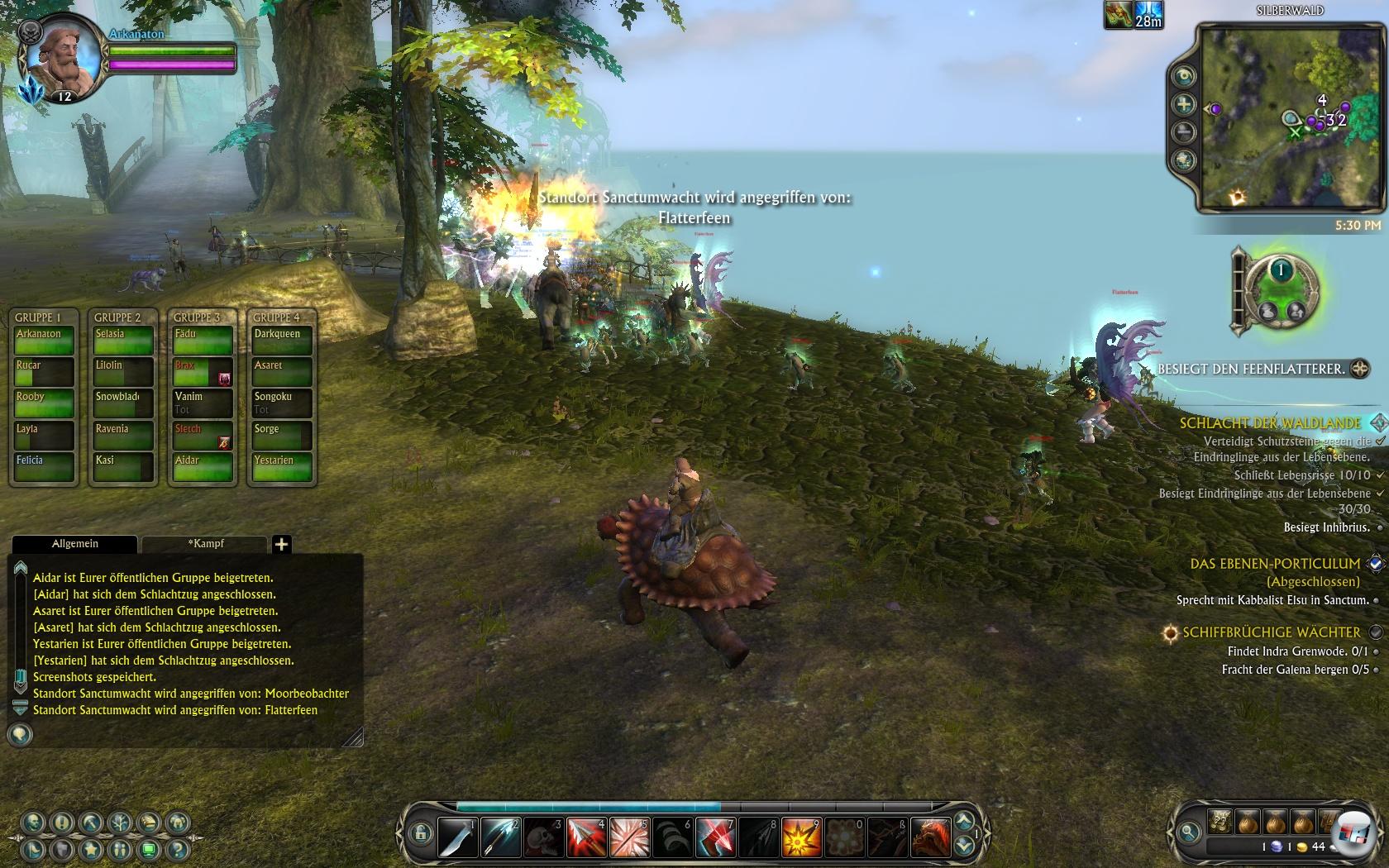The height and width of the screenshot is (868, 1389).
Task: Toggle the action bar lock icon
Action: pyautogui.click(x=420, y=833)
